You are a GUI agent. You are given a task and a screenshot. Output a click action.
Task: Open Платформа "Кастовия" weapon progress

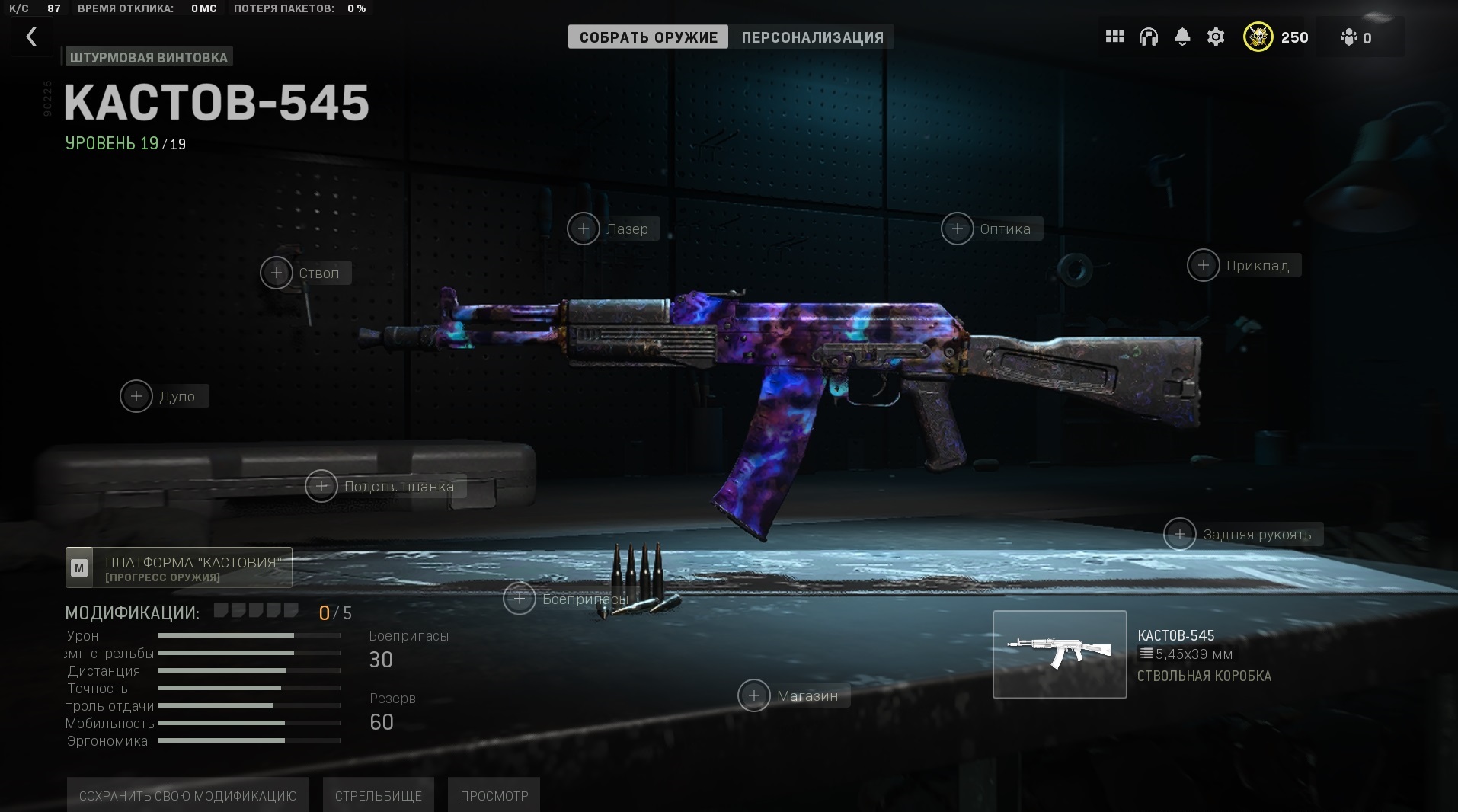179,567
